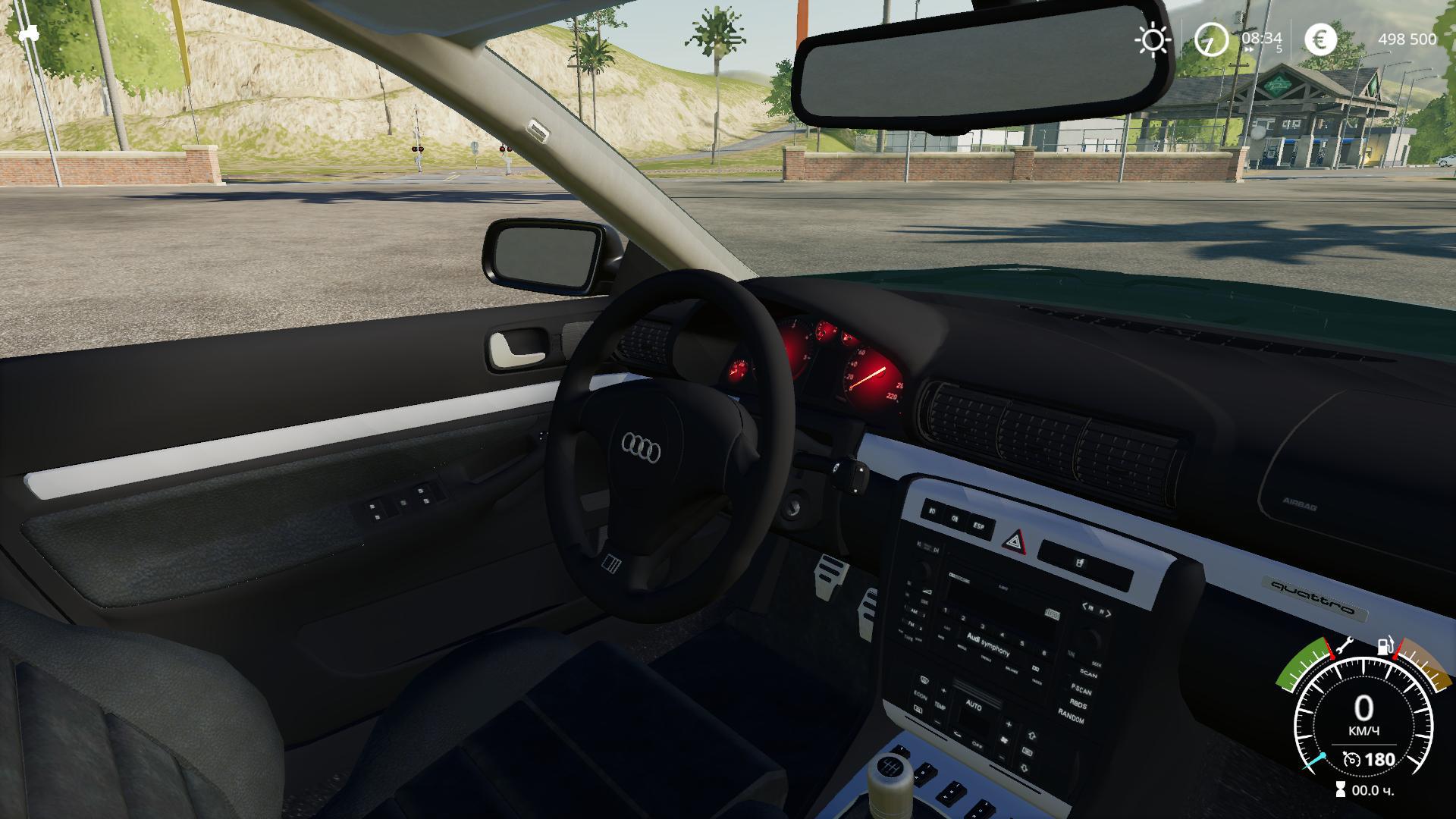The width and height of the screenshot is (1456, 819).
Task: Click the clock time-scale icon near 08:34
Action: tap(1211, 39)
